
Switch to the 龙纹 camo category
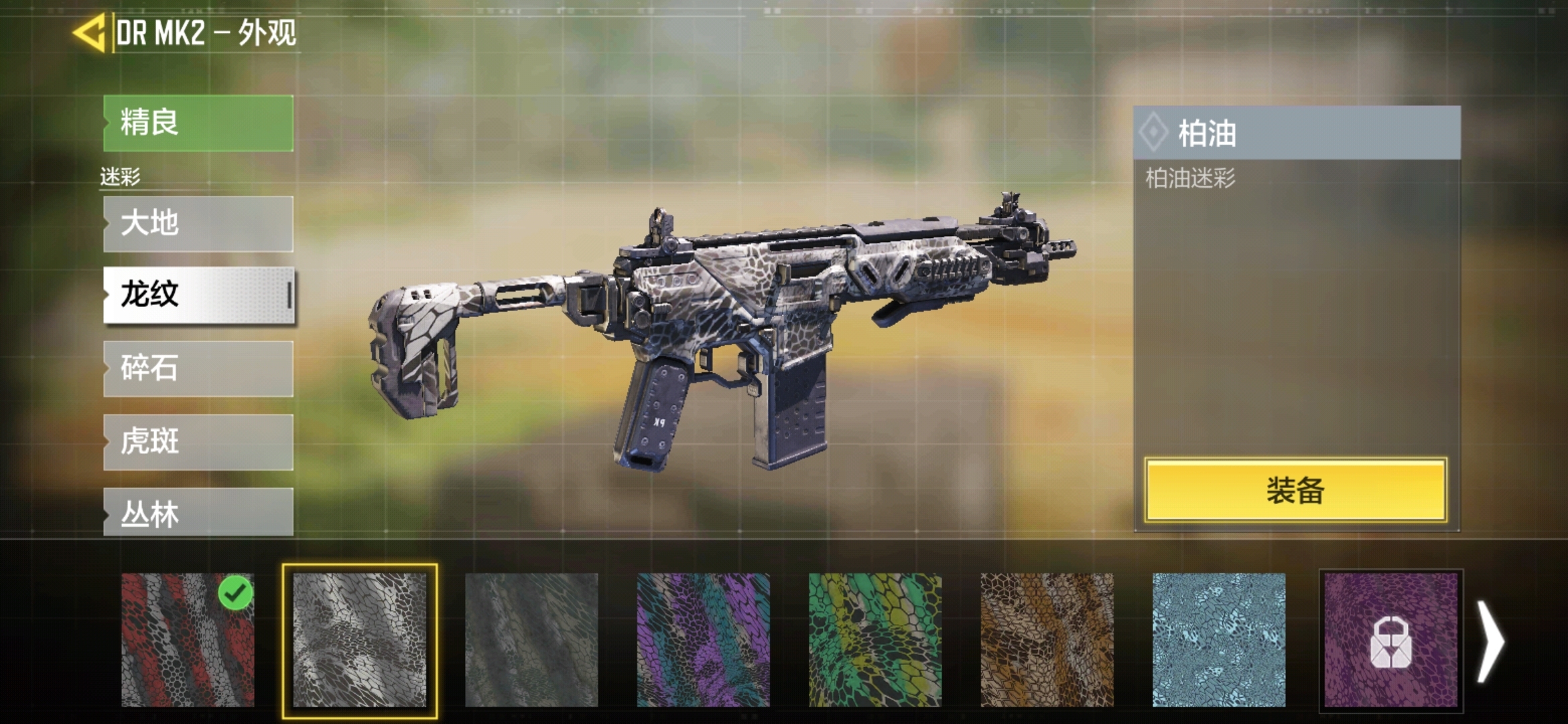[198, 295]
